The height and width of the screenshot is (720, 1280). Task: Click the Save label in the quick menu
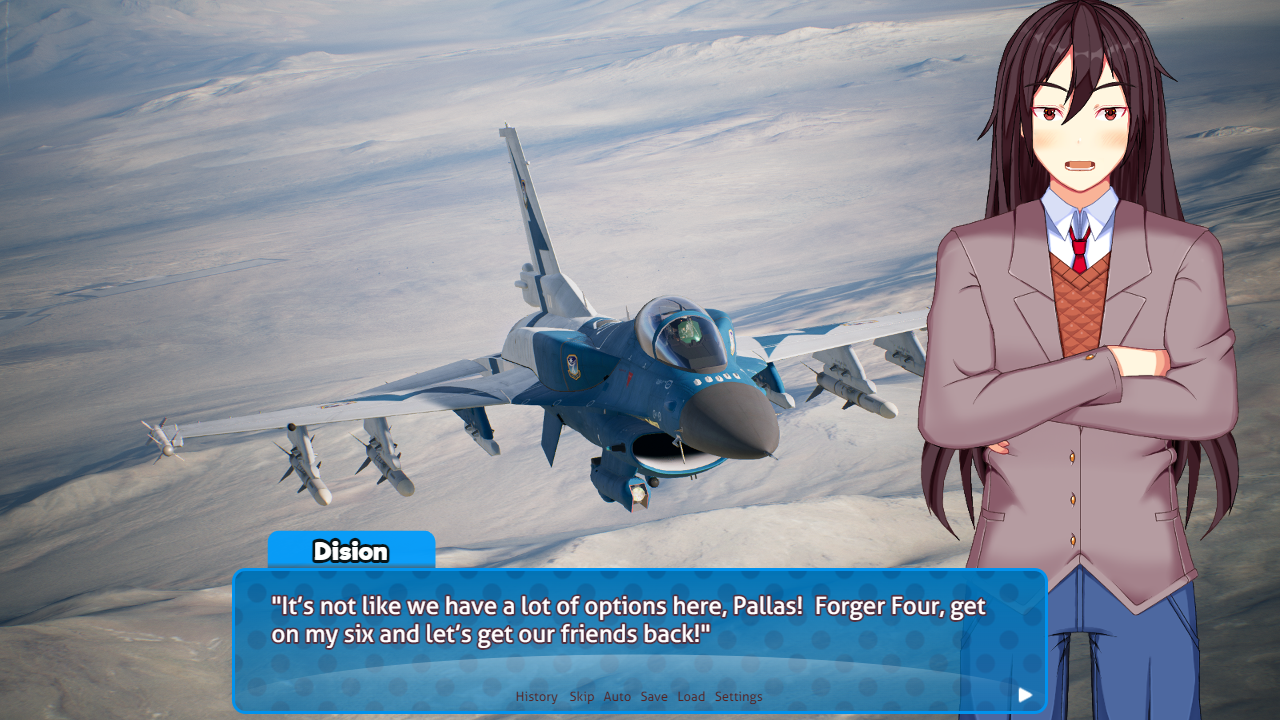point(654,696)
